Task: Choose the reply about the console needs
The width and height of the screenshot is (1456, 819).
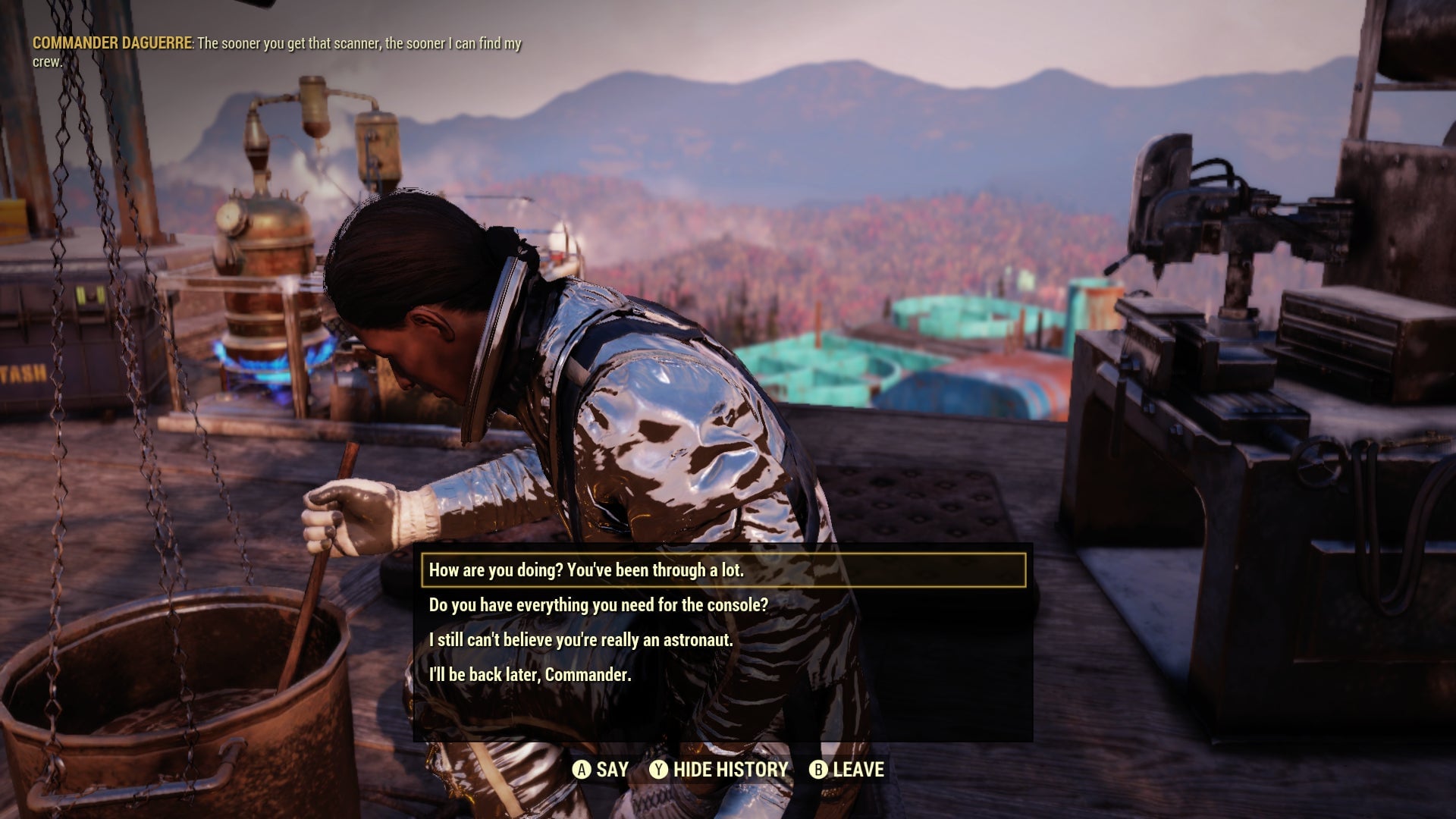Action: (x=598, y=605)
